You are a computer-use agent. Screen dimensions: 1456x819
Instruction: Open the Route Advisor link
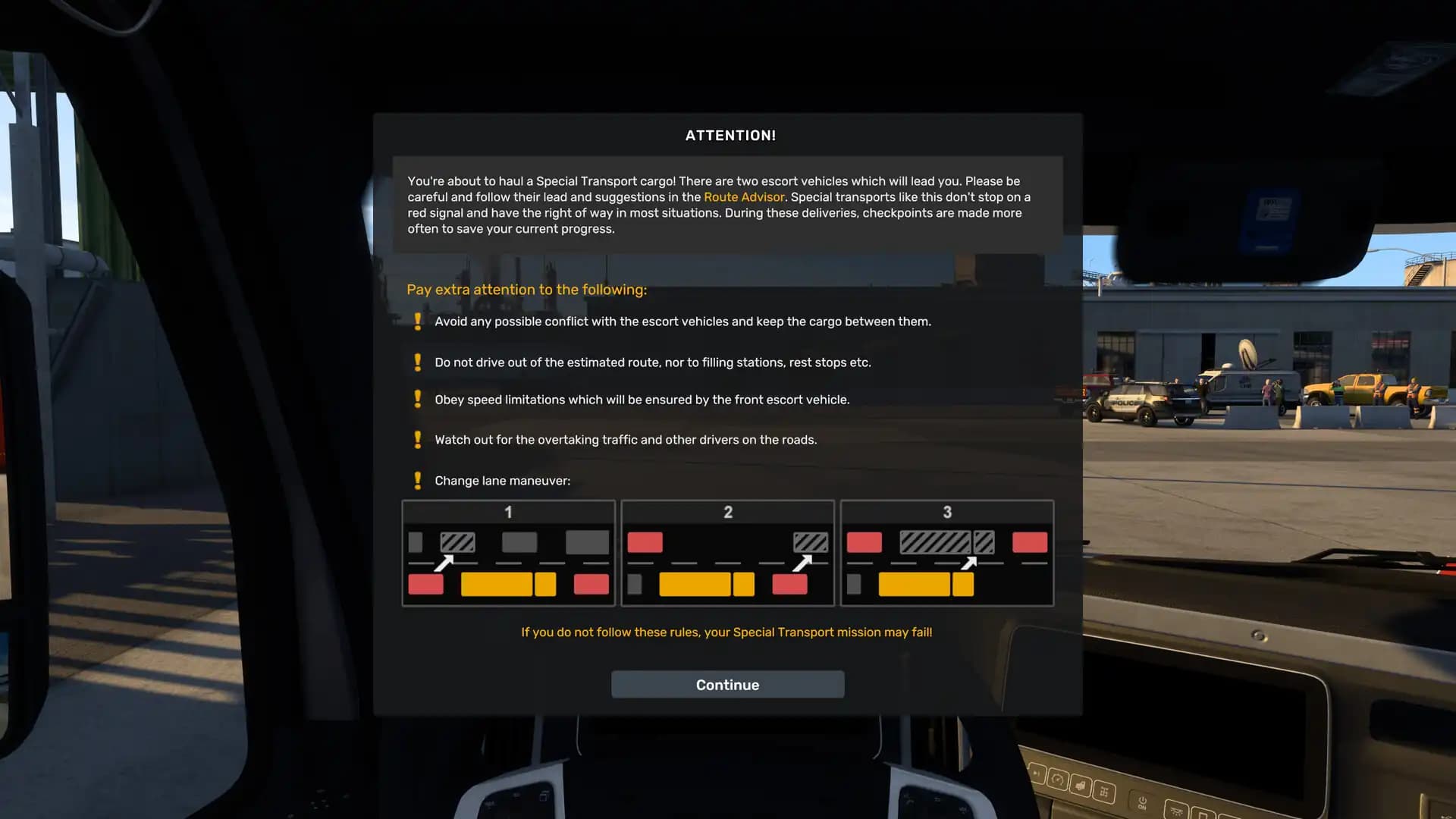[x=745, y=196]
